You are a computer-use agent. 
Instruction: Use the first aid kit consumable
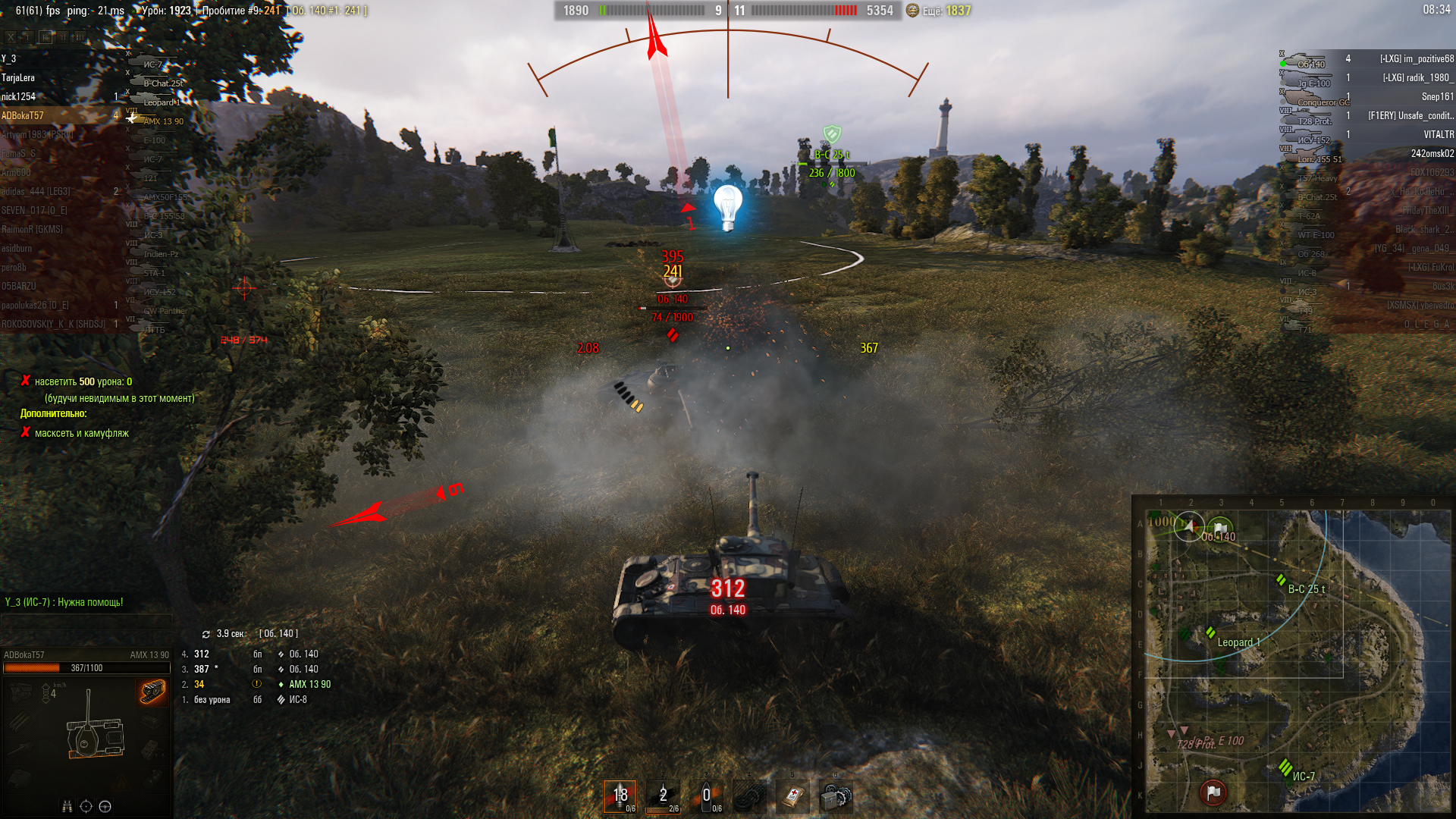click(x=793, y=796)
